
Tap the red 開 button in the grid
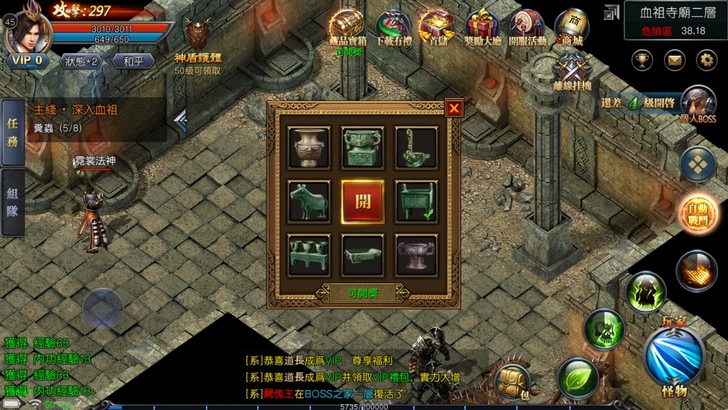364,198
